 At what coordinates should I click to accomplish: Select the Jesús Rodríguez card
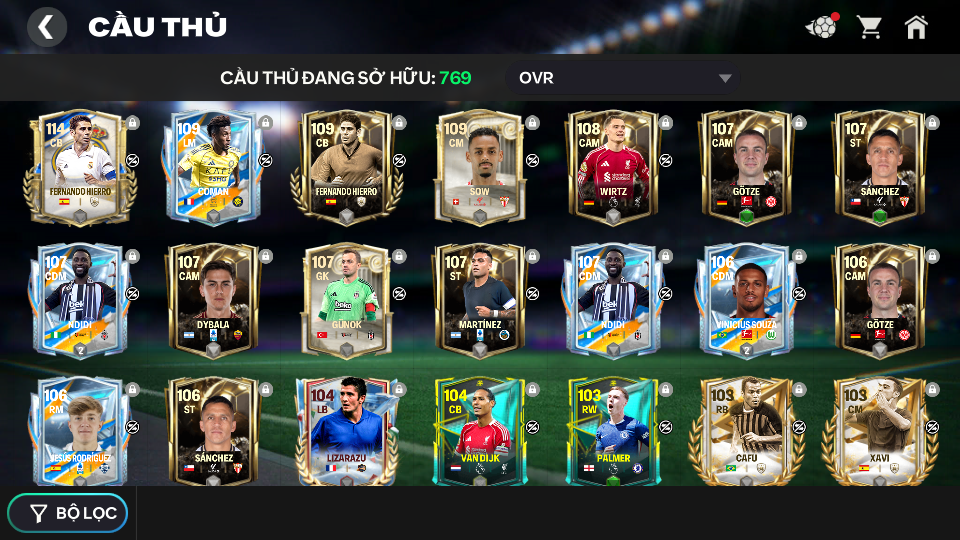click(80, 430)
